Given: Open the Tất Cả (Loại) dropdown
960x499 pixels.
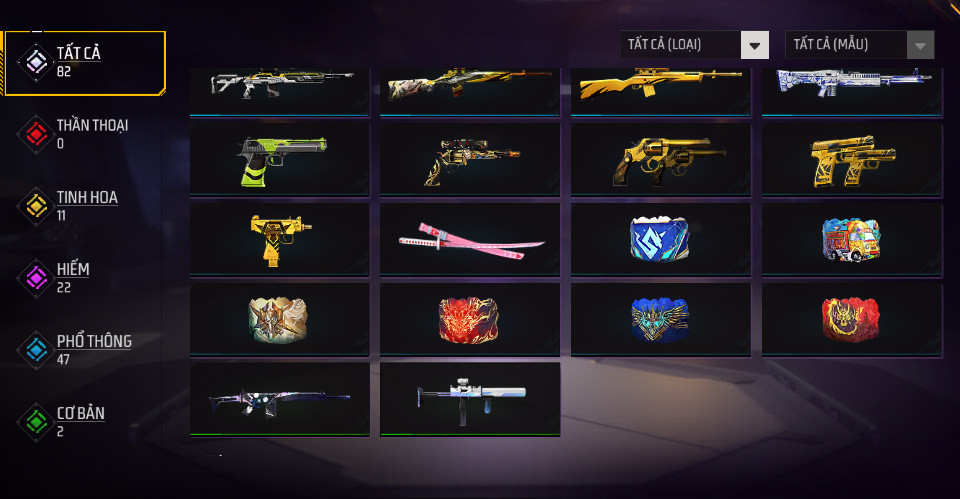Looking at the screenshot, I should (x=694, y=45).
